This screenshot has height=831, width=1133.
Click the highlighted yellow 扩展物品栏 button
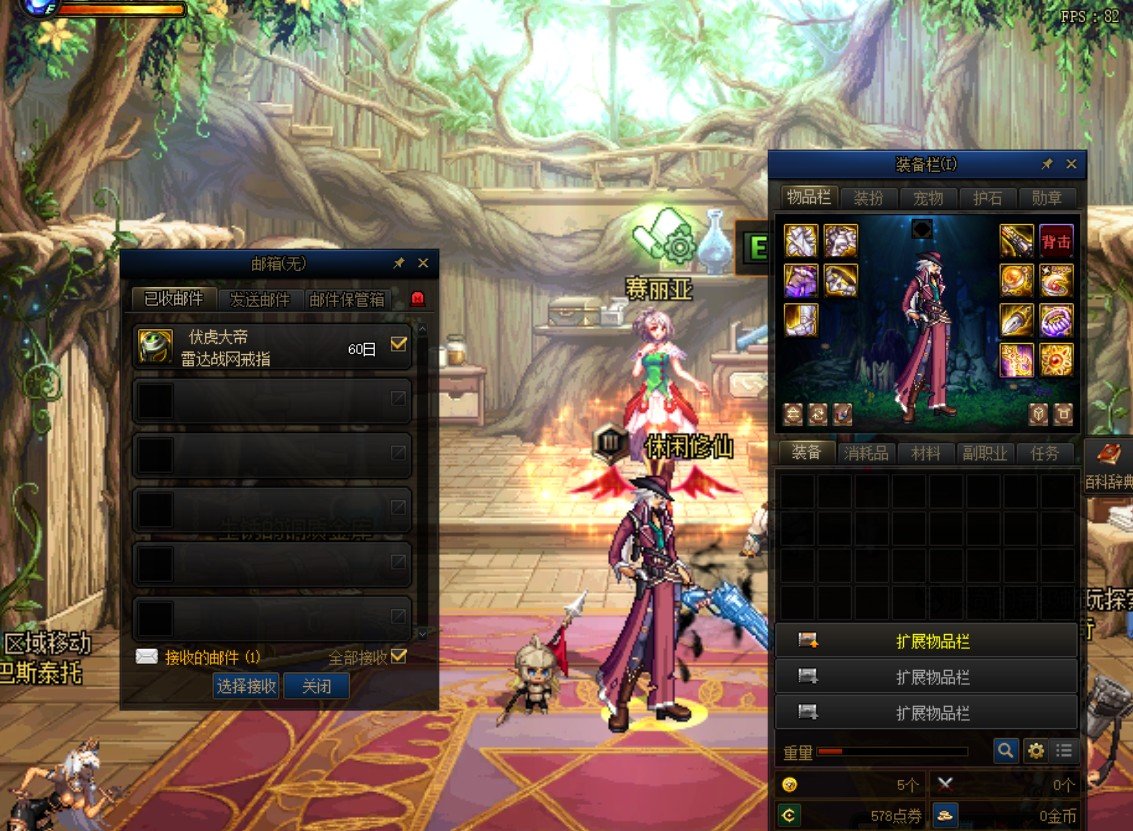[926, 641]
